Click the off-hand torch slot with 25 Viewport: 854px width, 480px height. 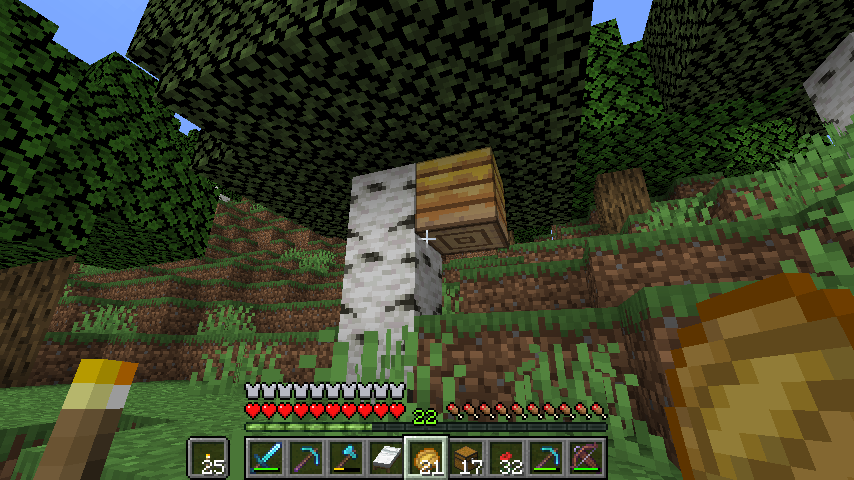pos(209,458)
